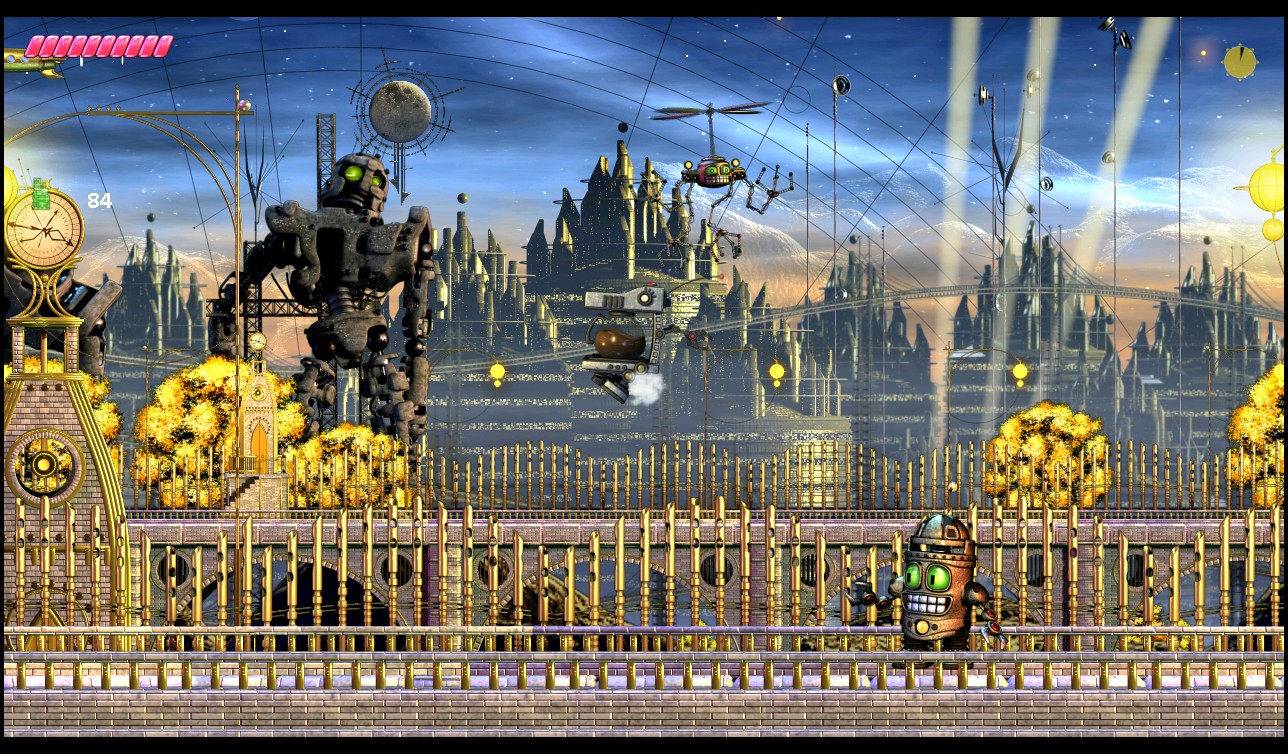Click the giant robot's green eye

[x=354, y=176]
